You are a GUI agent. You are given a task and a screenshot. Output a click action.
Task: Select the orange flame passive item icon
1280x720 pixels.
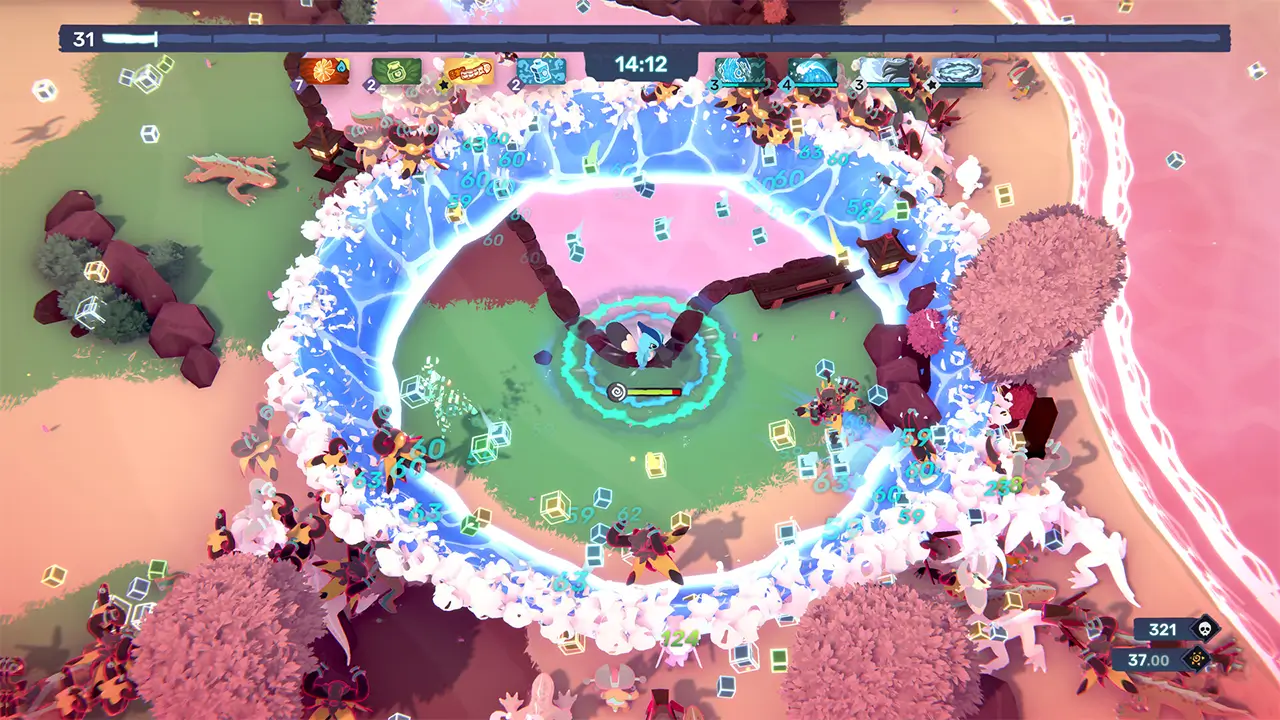323,70
